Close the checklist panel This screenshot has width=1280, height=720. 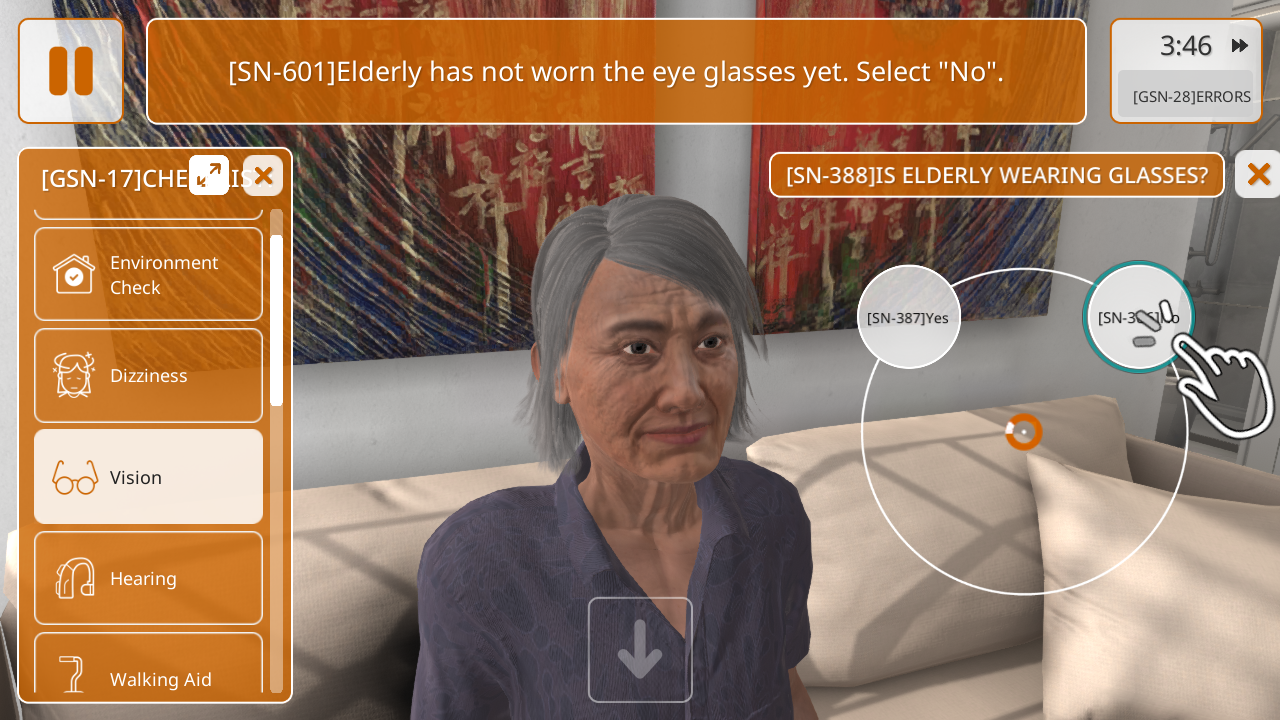point(263,176)
